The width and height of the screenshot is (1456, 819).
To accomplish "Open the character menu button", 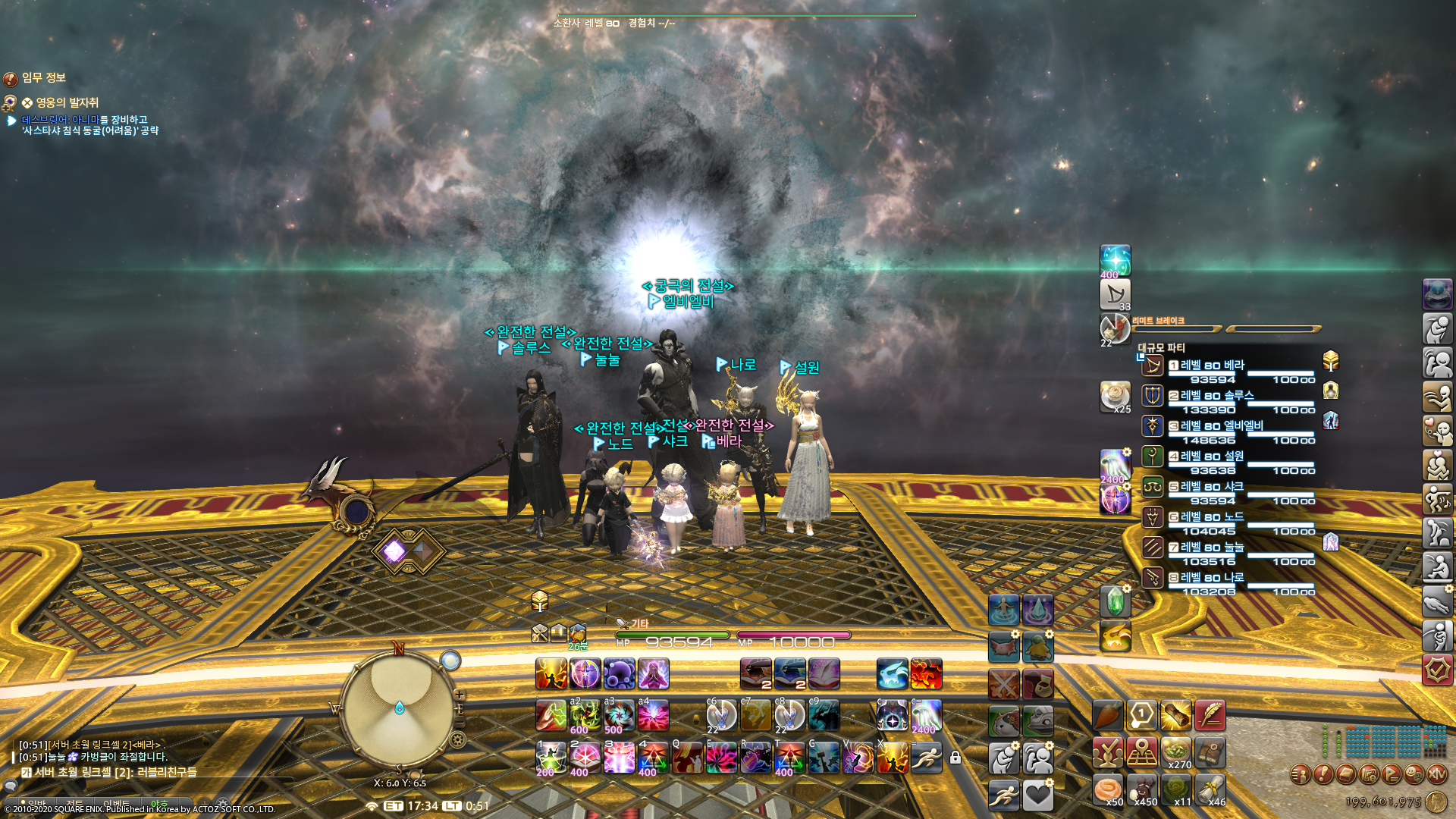I will click(x=1300, y=774).
